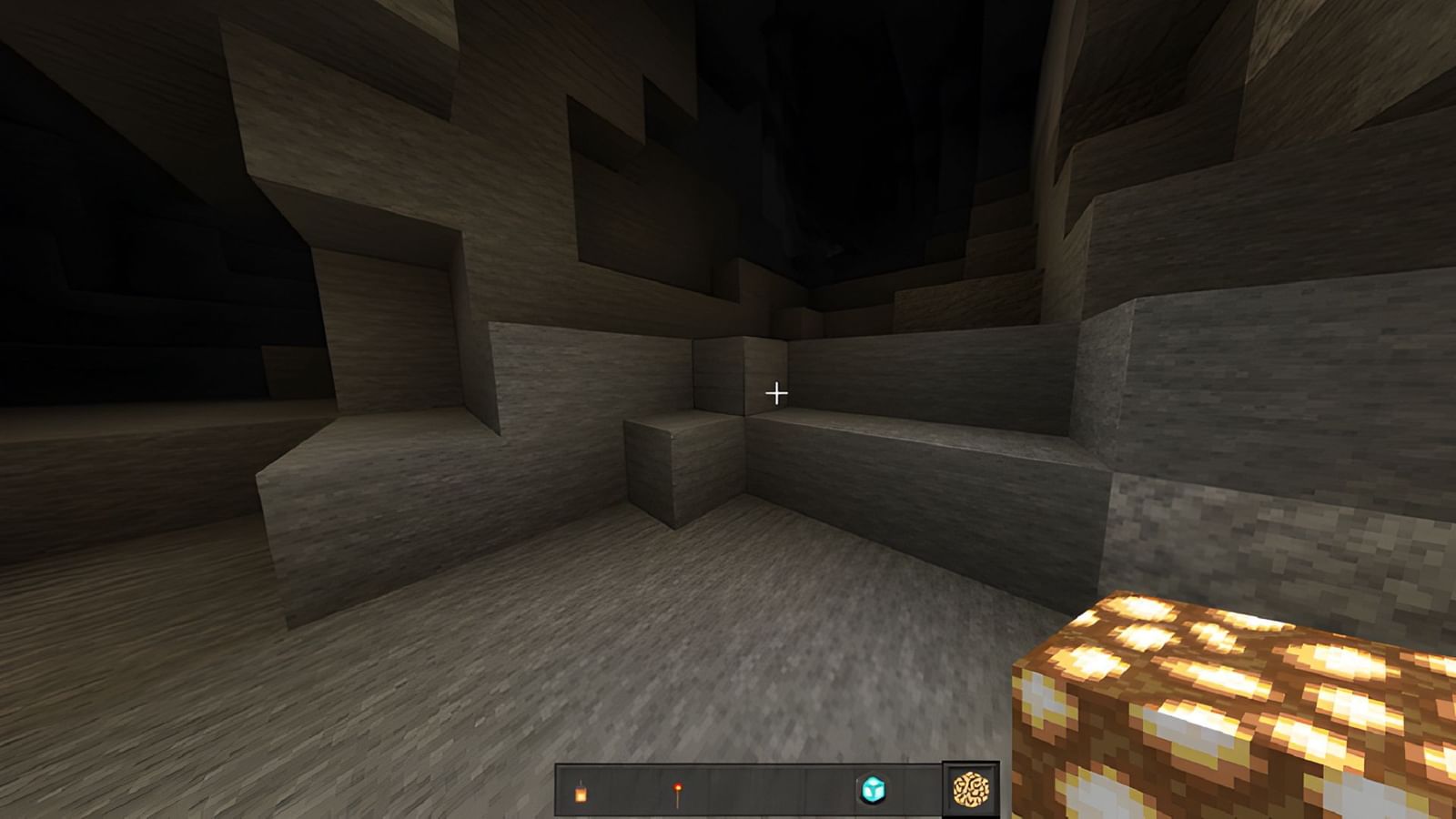Click the highlighted selected hotbar slot frame
This screenshot has height=819, width=1456.
click(x=970, y=789)
